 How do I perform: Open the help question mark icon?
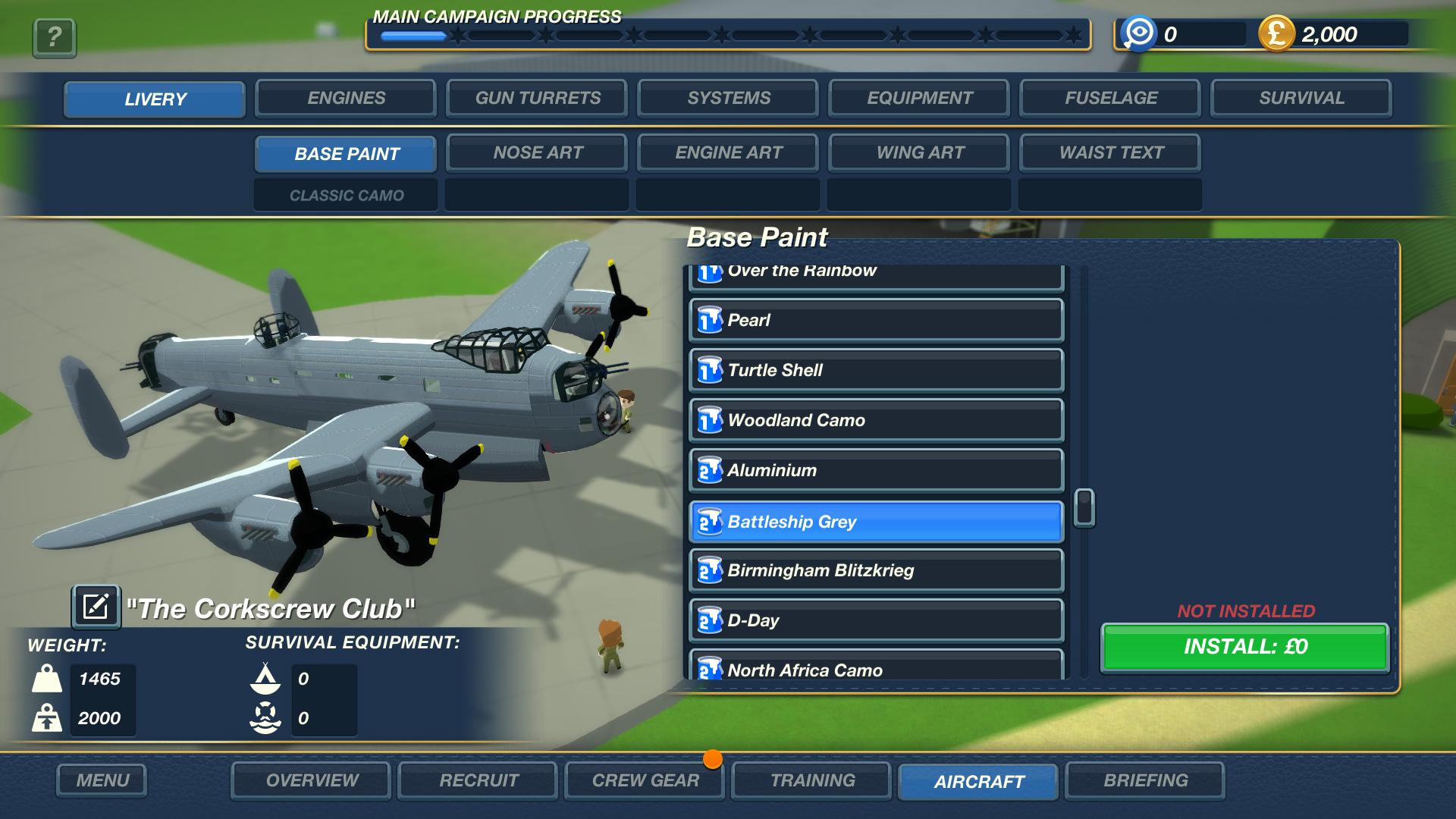(52, 38)
